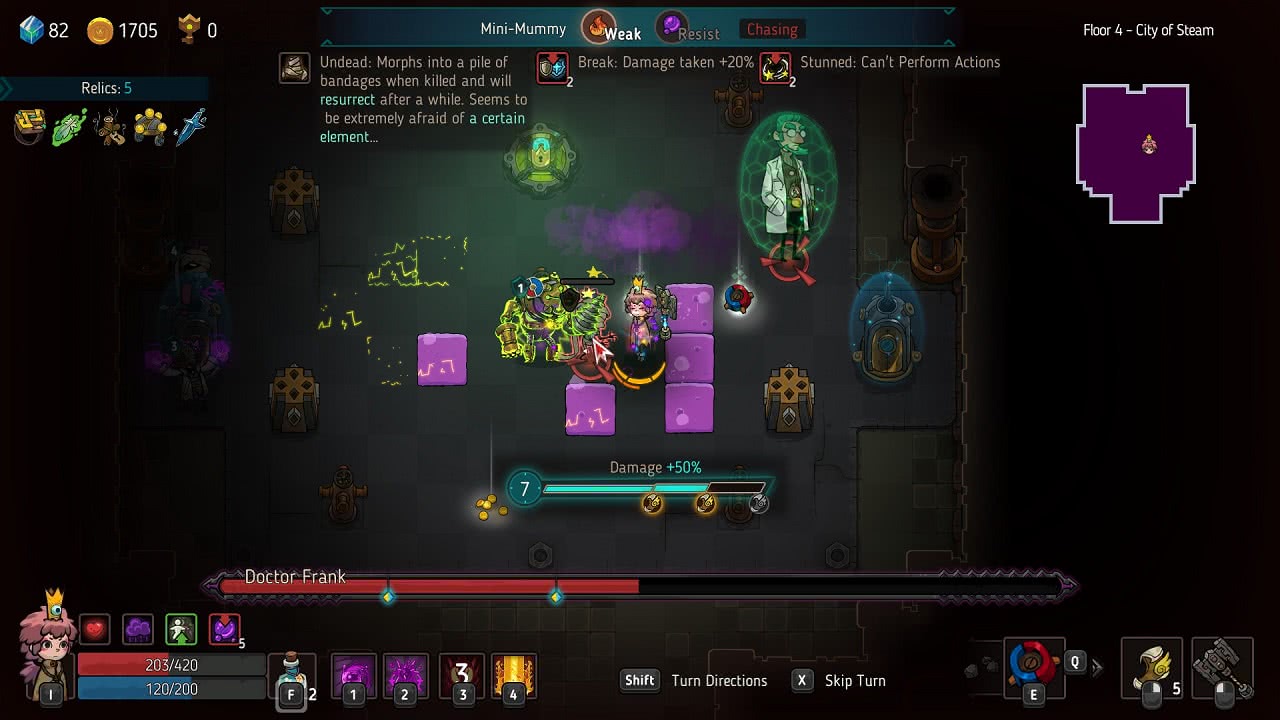Inspect the voodoo doll relic
Screen dimensions: 1280x720
[x=110, y=127]
